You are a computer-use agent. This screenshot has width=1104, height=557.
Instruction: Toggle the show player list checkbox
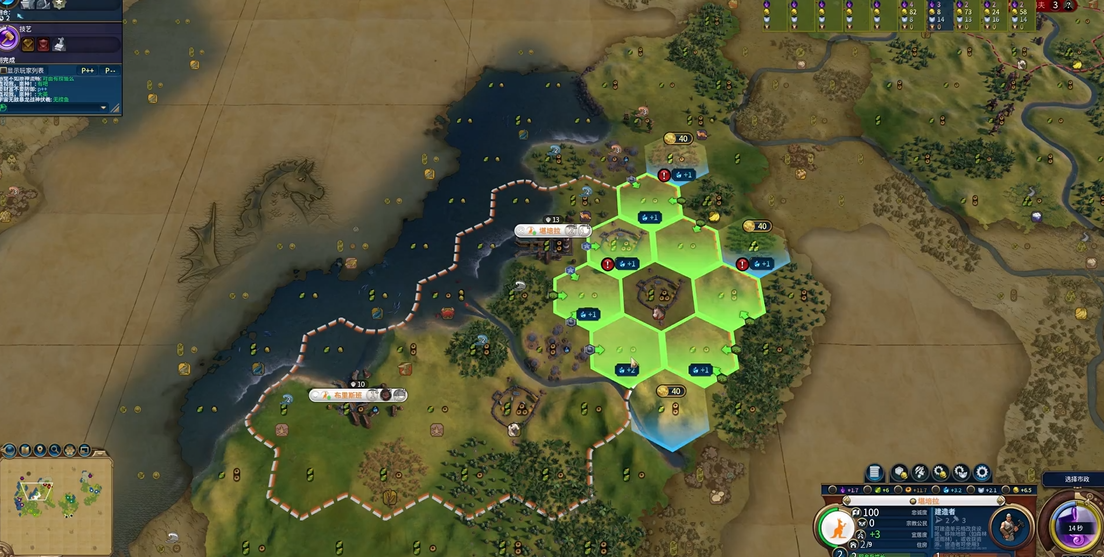coord(4,70)
